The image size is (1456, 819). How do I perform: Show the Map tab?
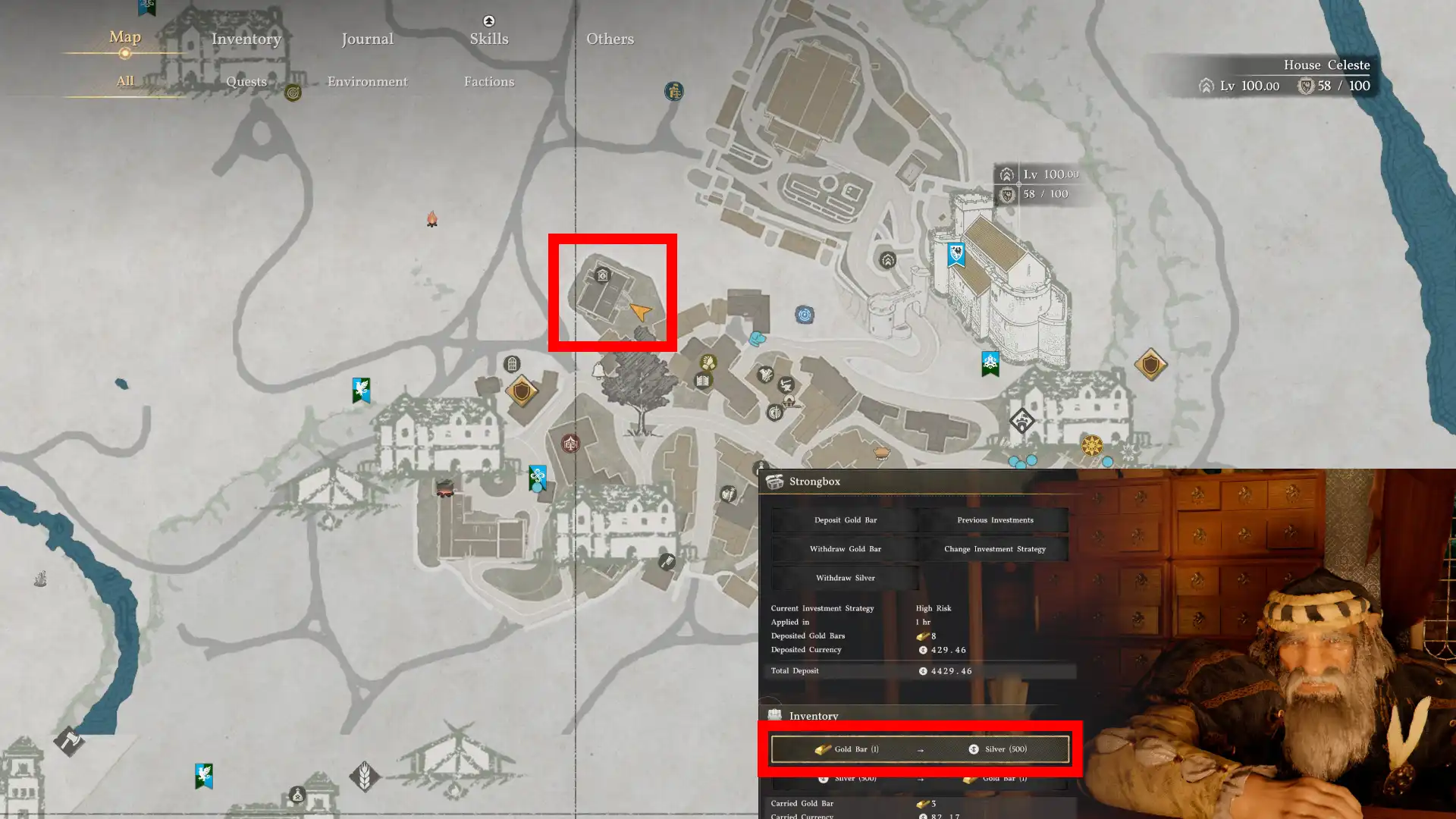click(125, 37)
